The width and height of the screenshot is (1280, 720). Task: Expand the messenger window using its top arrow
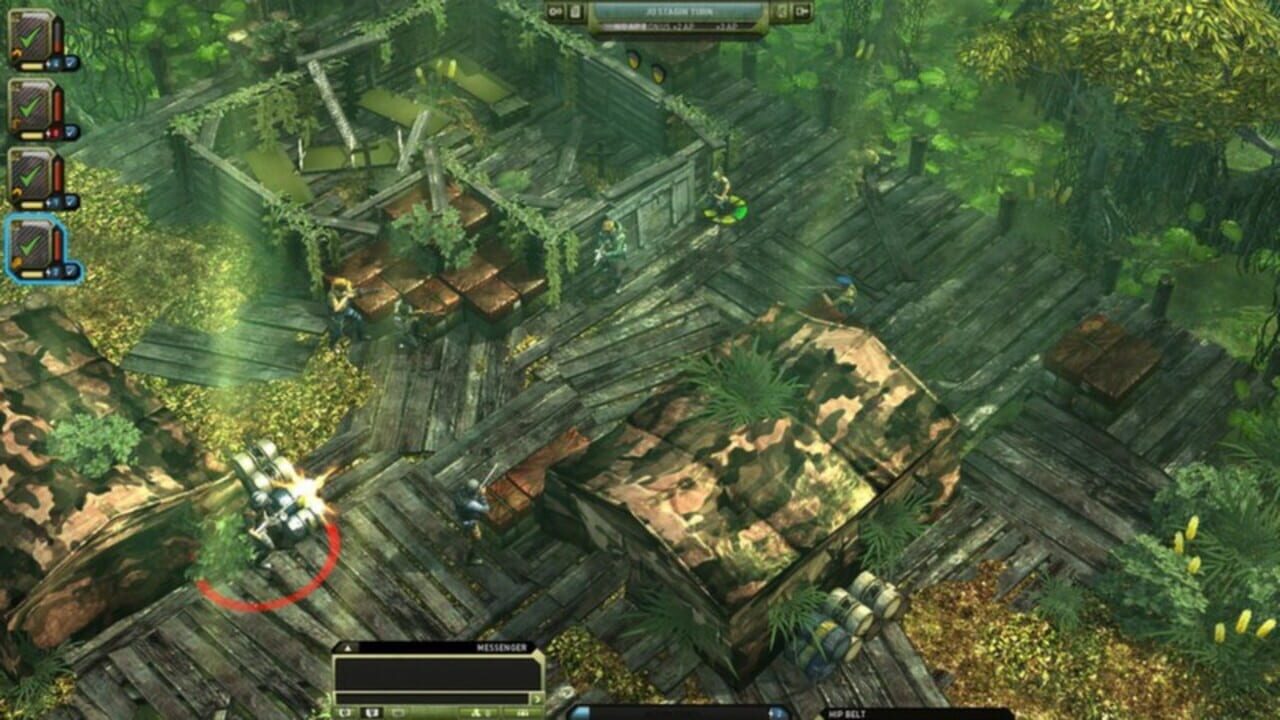click(348, 648)
